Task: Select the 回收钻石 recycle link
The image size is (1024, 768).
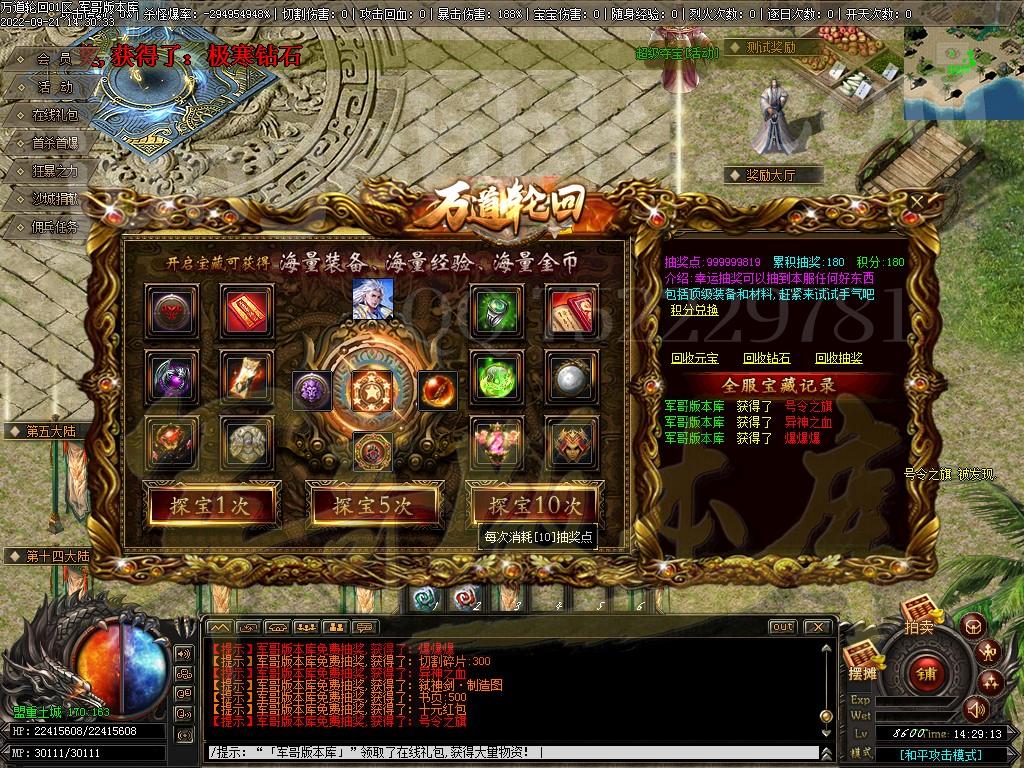Action: [x=766, y=358]
